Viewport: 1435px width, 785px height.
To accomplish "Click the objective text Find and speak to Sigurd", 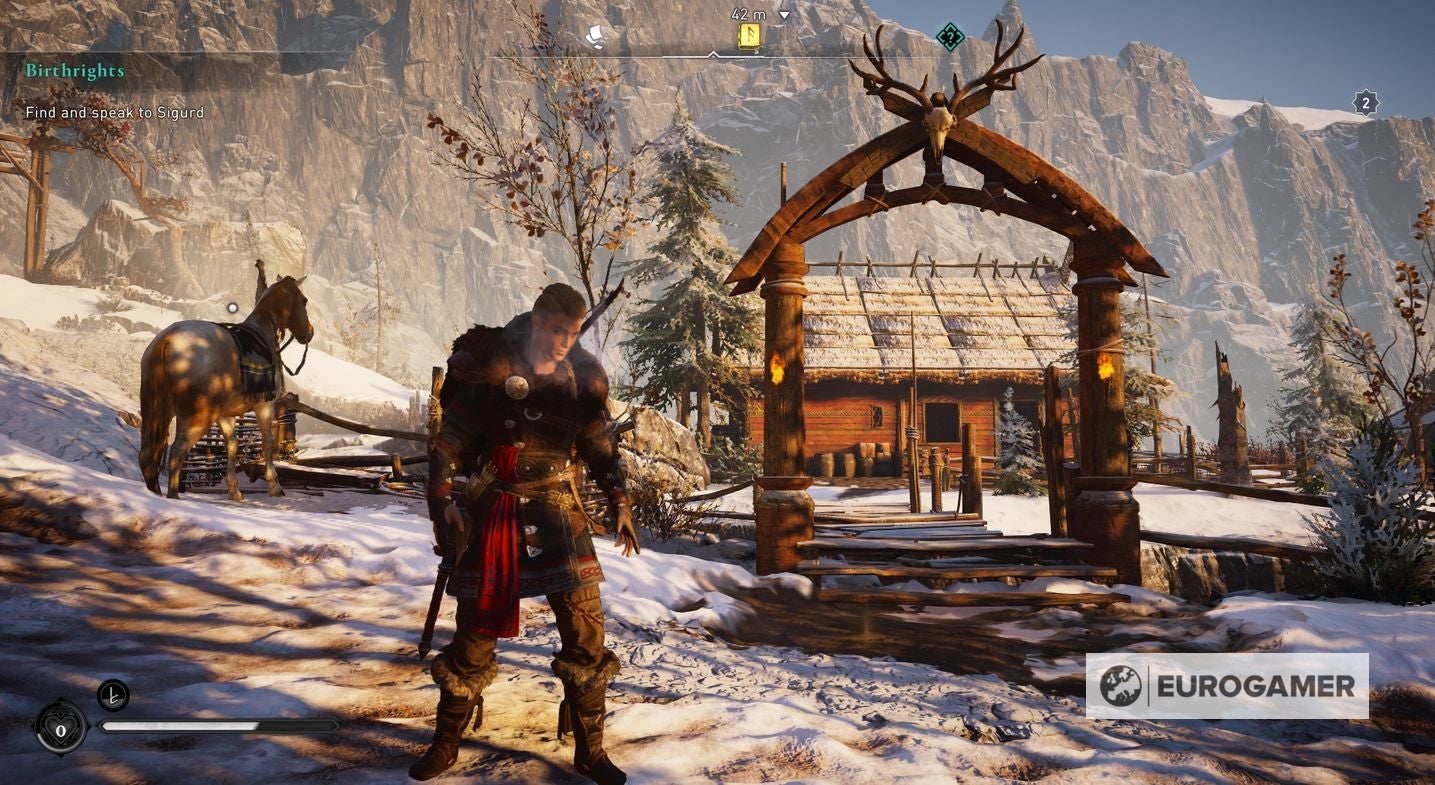I will [x=114, y=113].
